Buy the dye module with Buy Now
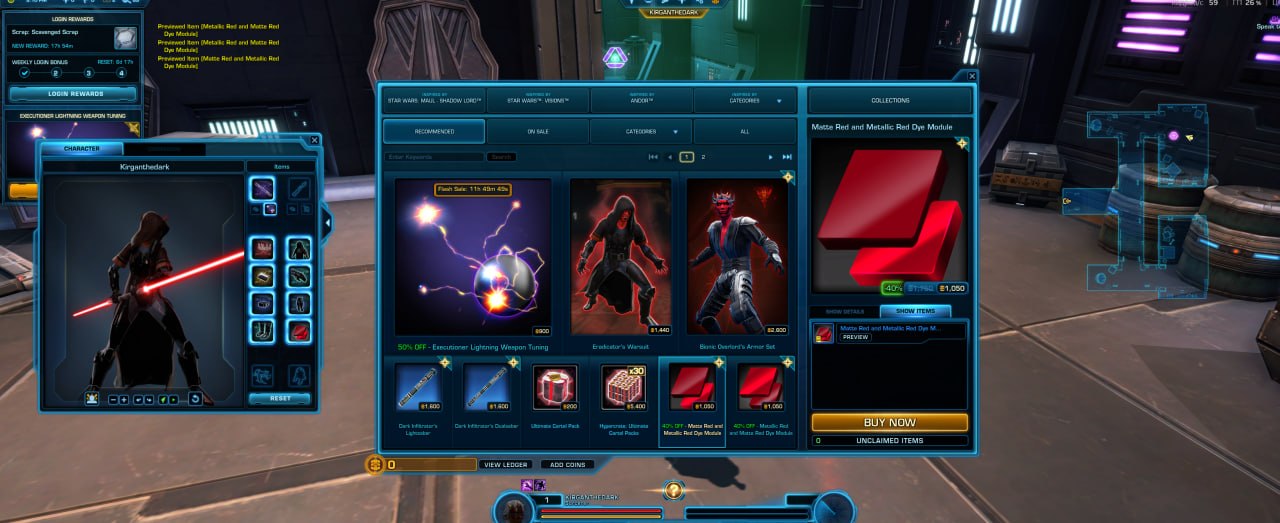Image resolution: width=1280 pixels, height=523 pixels. coord(889,422)
